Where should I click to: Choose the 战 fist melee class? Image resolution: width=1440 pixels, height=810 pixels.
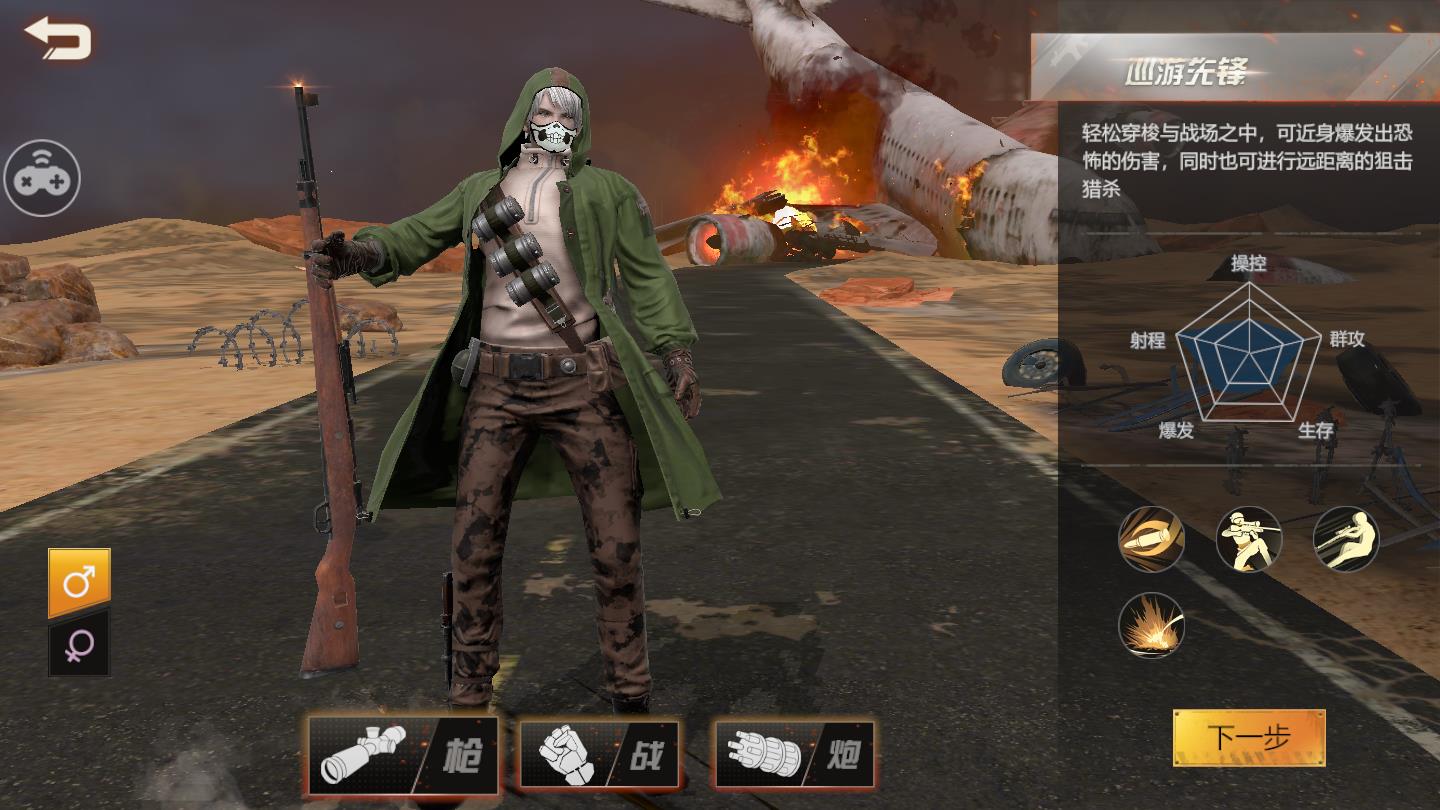pyautogui.click(x=599, y=754)
